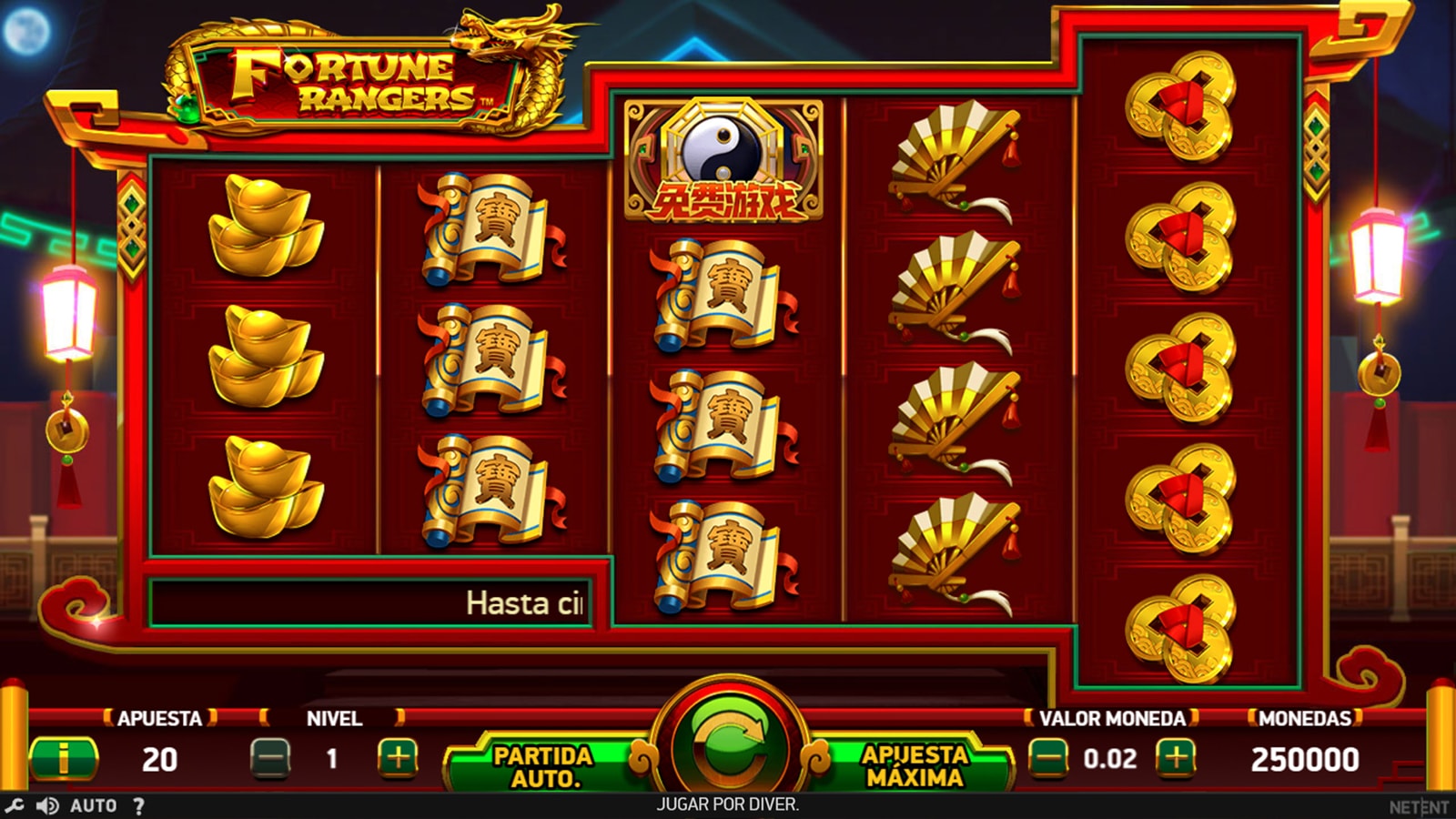Show help with the question mark
1456x819 pixels.
point(138,805)
